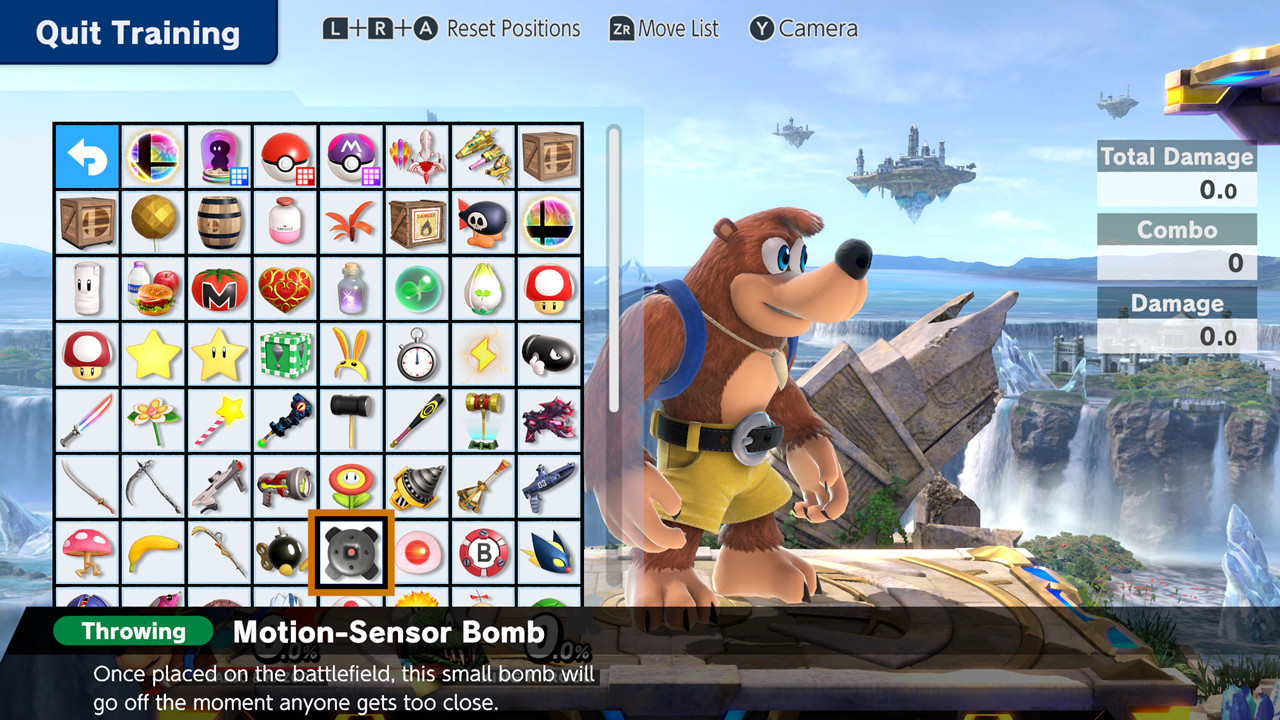
Task: Select the Super Mushroom item
Action: 549,289
